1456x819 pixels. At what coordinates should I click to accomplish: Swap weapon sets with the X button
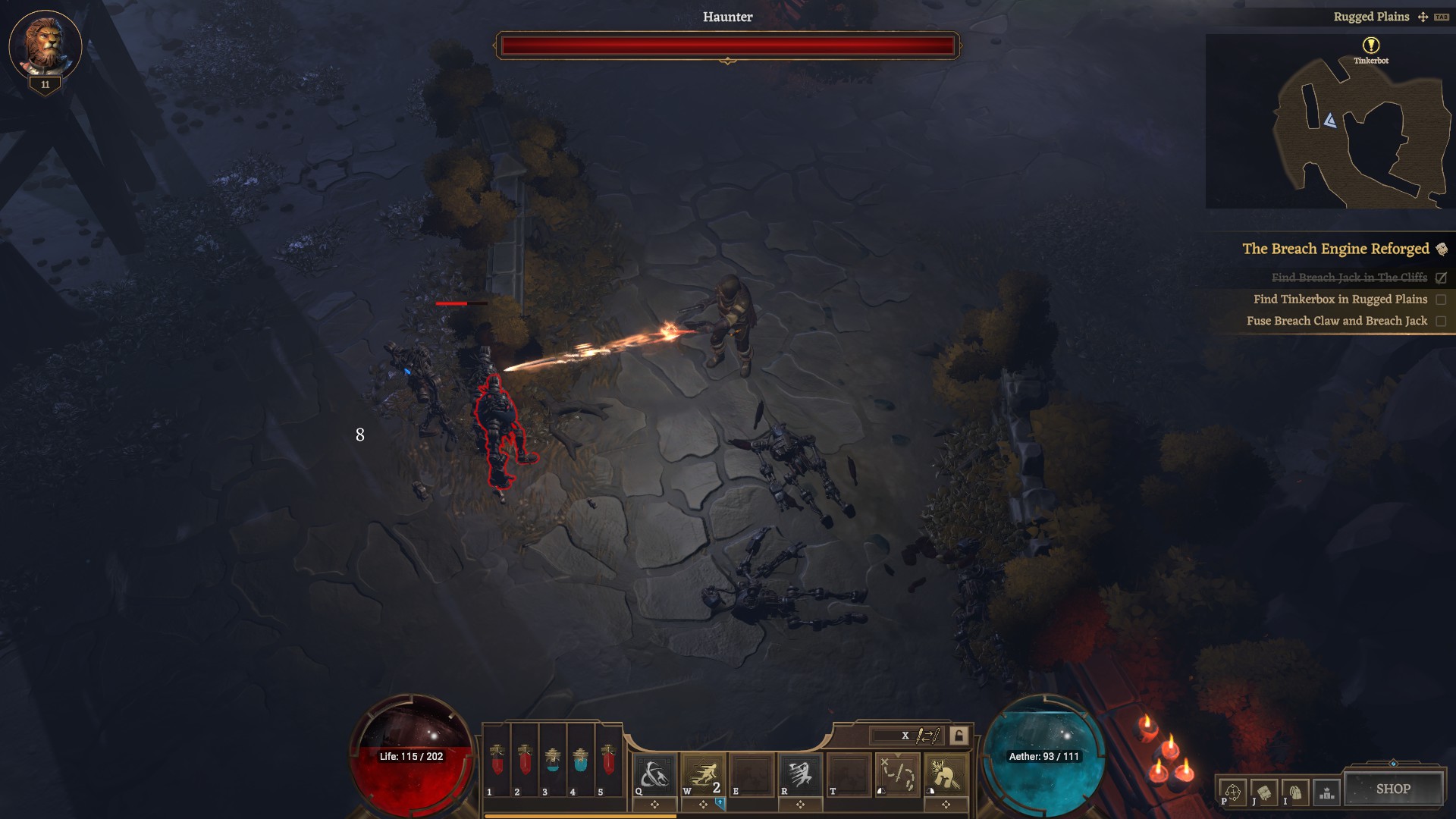tap(905, 736)
